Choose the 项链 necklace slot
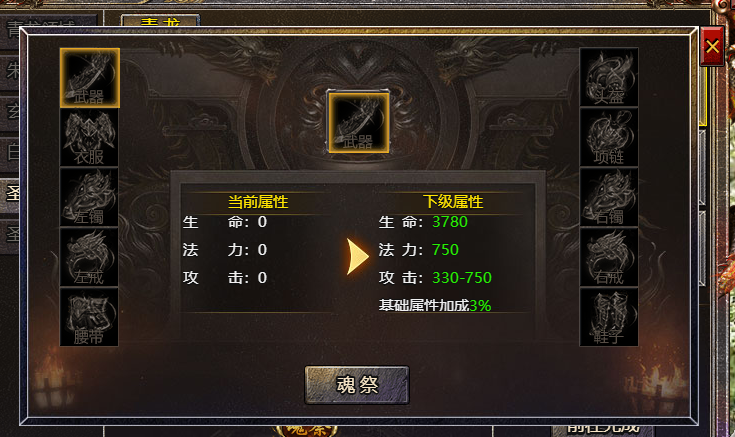The image size is (735, 437). click(x=609, y=137)
